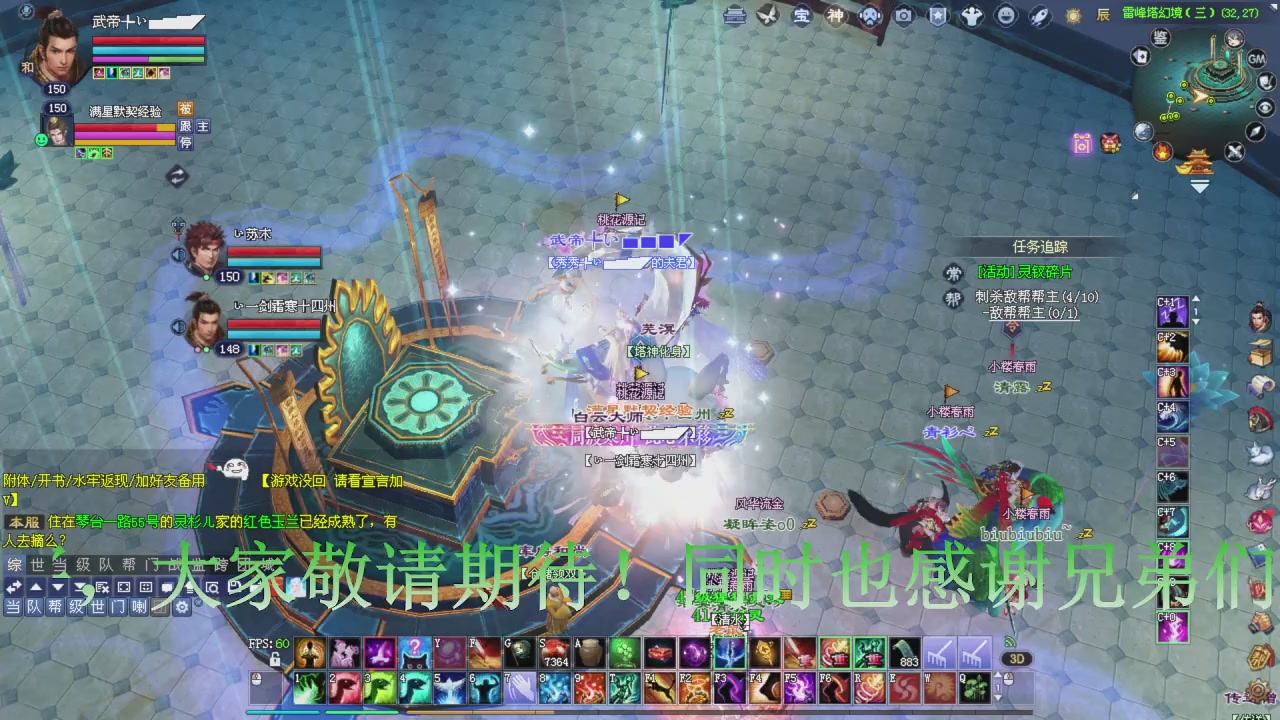This screenshot has height=720, width=1280.
Task: Click the magnifier search icon above chat
Action: pyautogui.click(x=212, y=588)
